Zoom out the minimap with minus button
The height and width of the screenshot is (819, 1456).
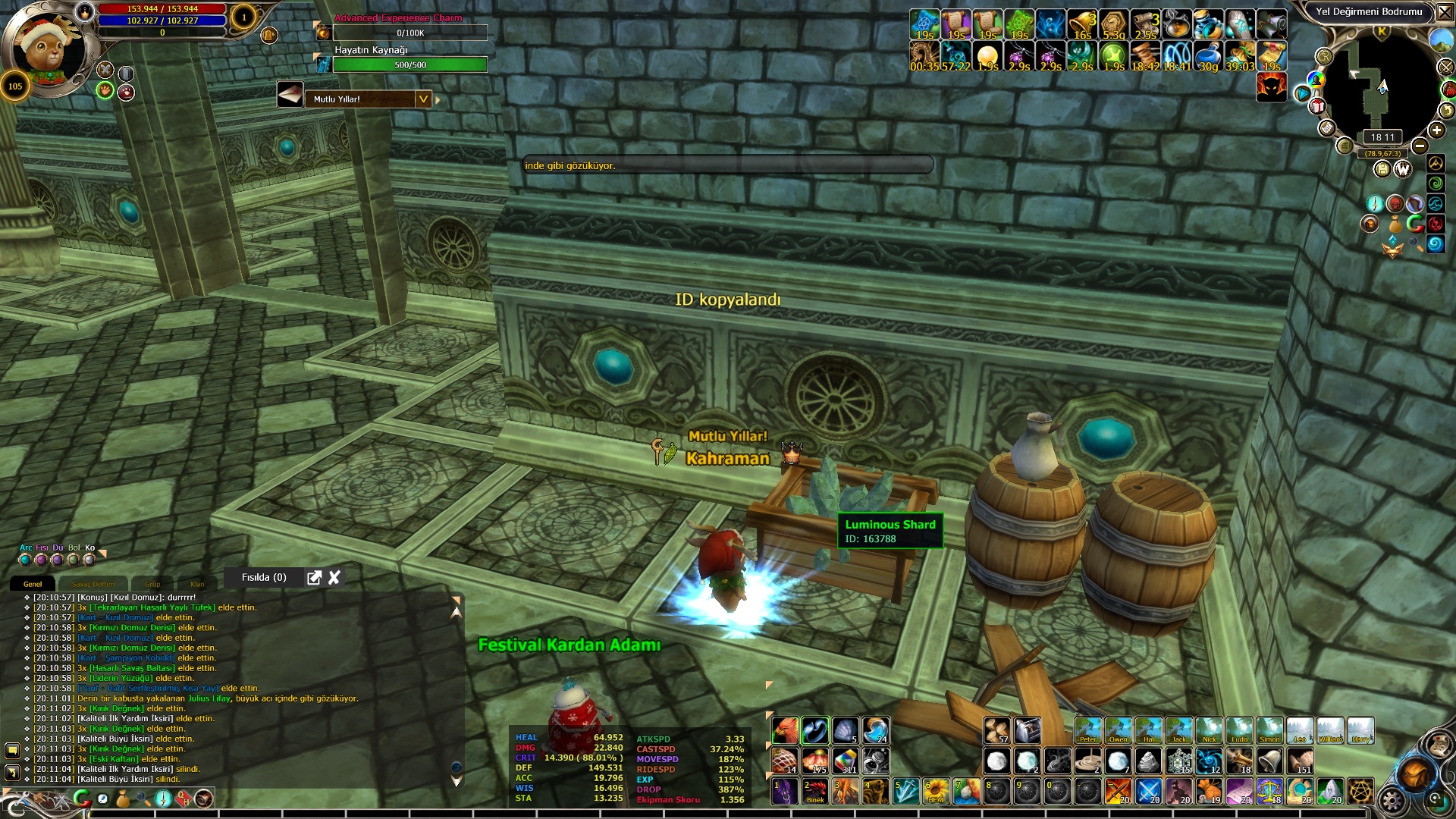click(x=1420, y=146)
